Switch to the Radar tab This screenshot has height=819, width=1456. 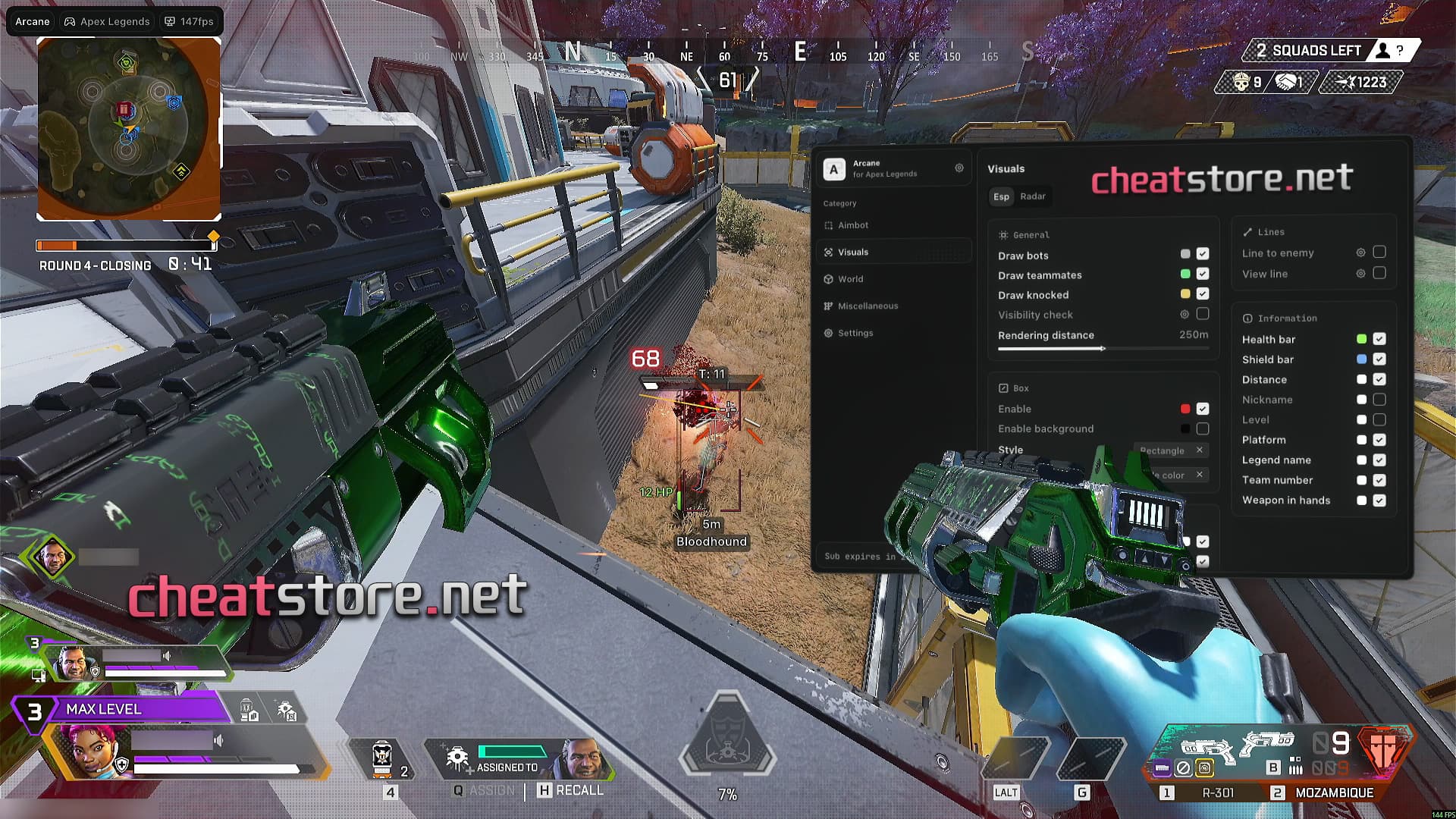(1033, 196)
